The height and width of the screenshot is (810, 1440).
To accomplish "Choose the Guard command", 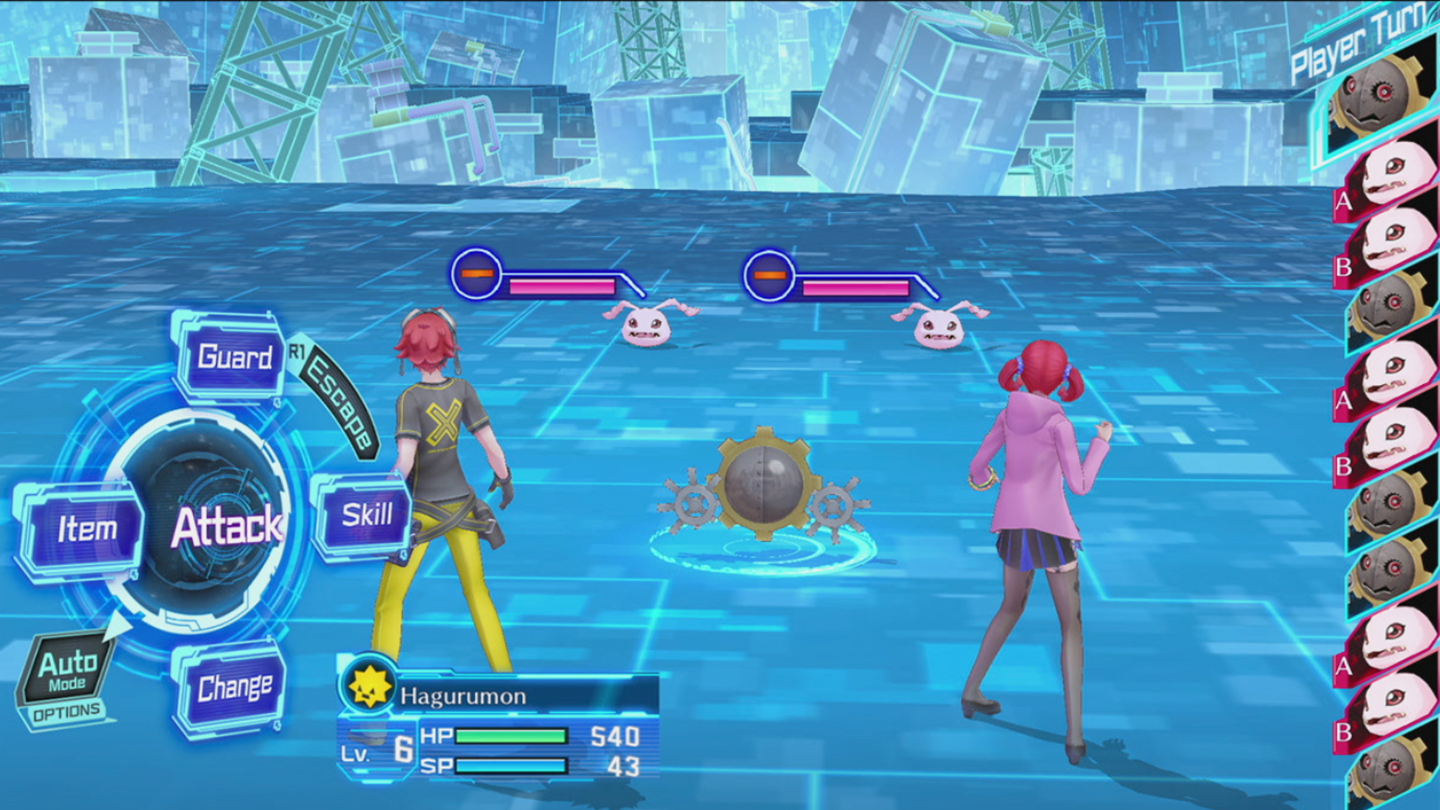I will pos(234,357).
